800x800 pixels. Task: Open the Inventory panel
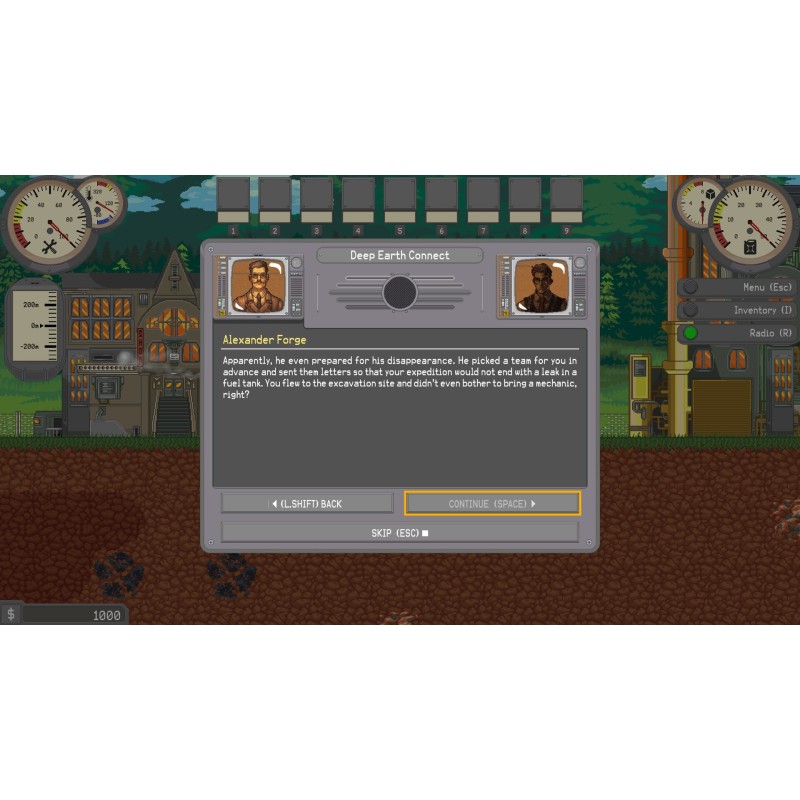point(742,310)
